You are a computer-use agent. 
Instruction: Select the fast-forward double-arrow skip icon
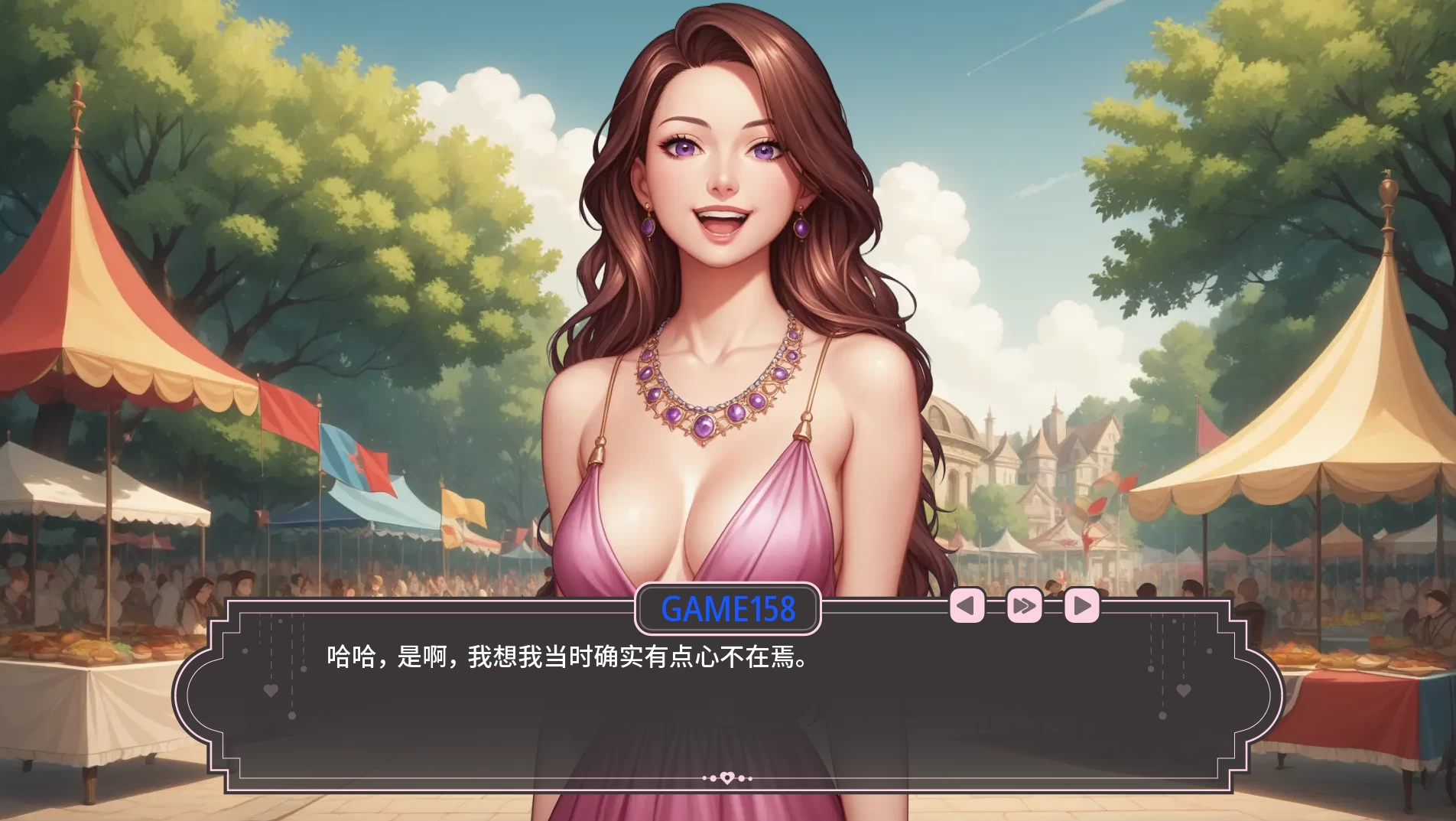[x=1025, y=605]
